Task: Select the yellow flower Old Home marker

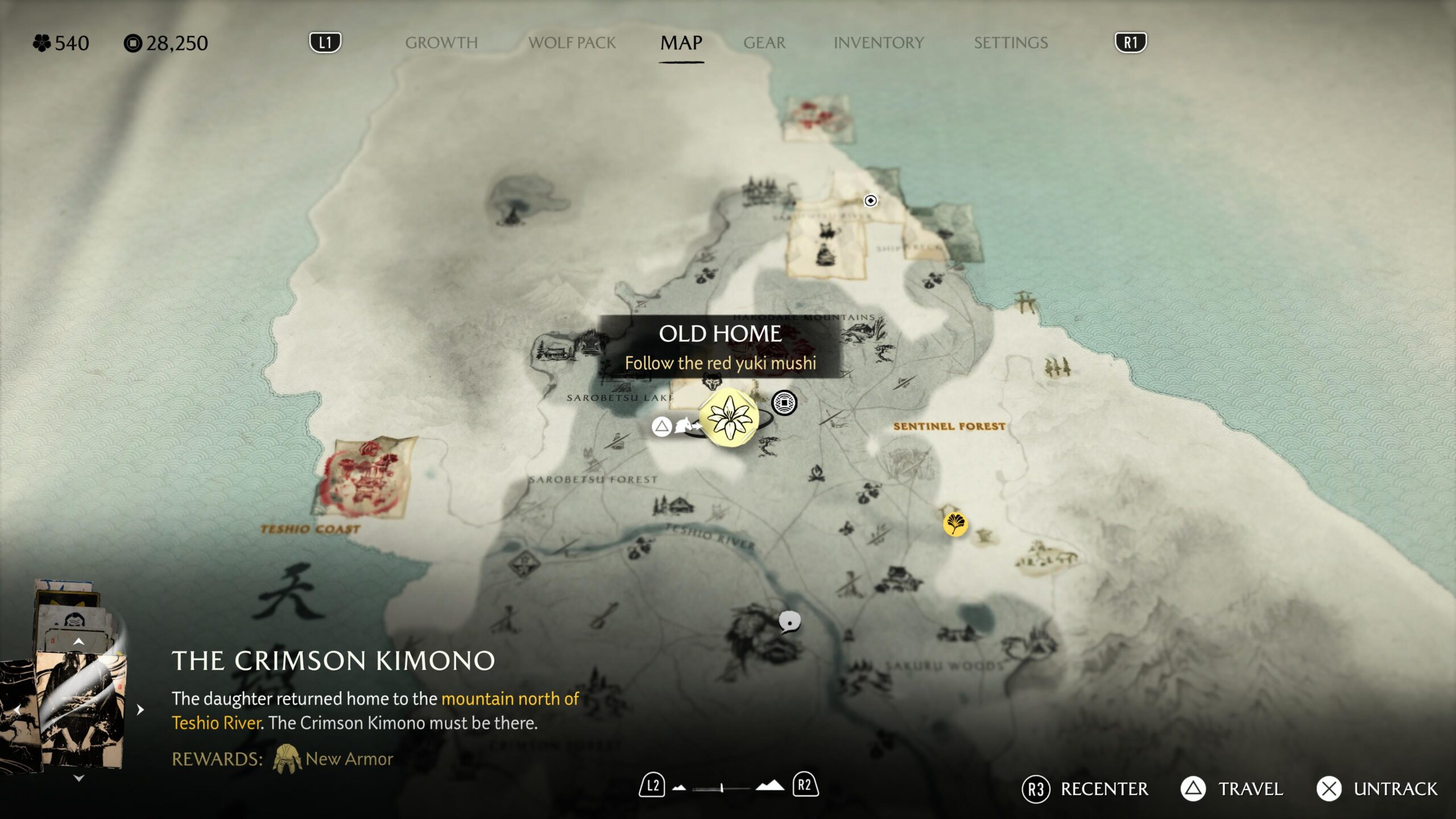Action: point(729,419)
